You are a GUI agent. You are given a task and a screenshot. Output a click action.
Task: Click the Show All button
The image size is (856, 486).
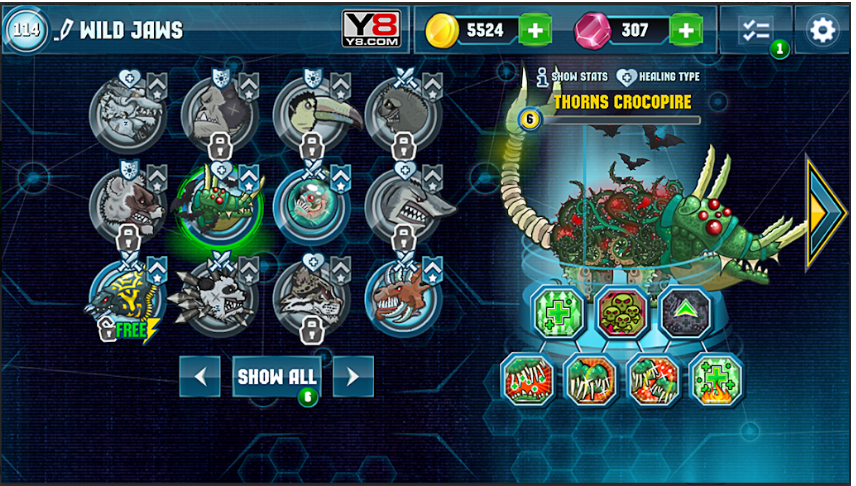(x=277, y=377)
